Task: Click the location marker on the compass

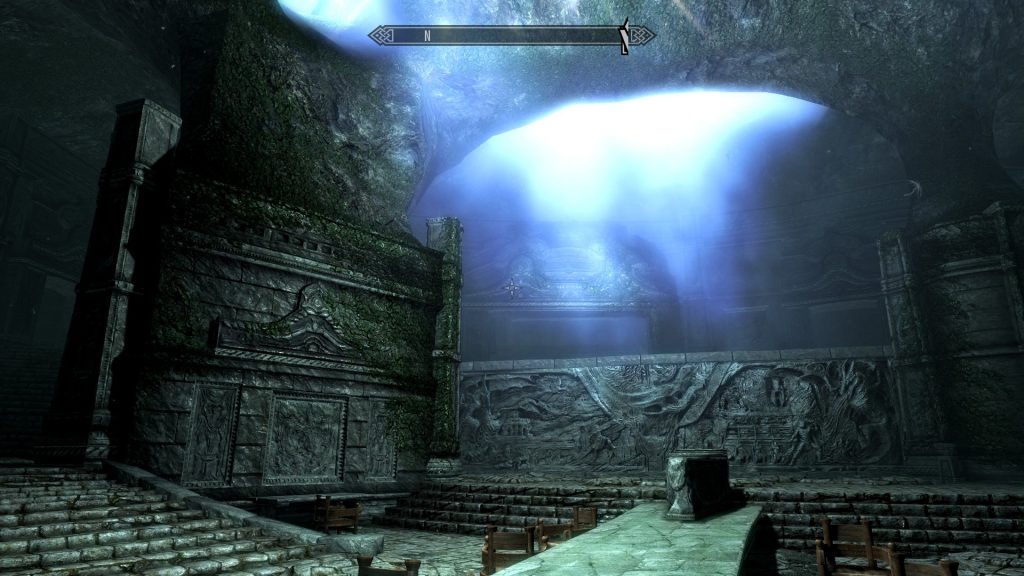Action: pyautogui.click(x=625, y=36)
